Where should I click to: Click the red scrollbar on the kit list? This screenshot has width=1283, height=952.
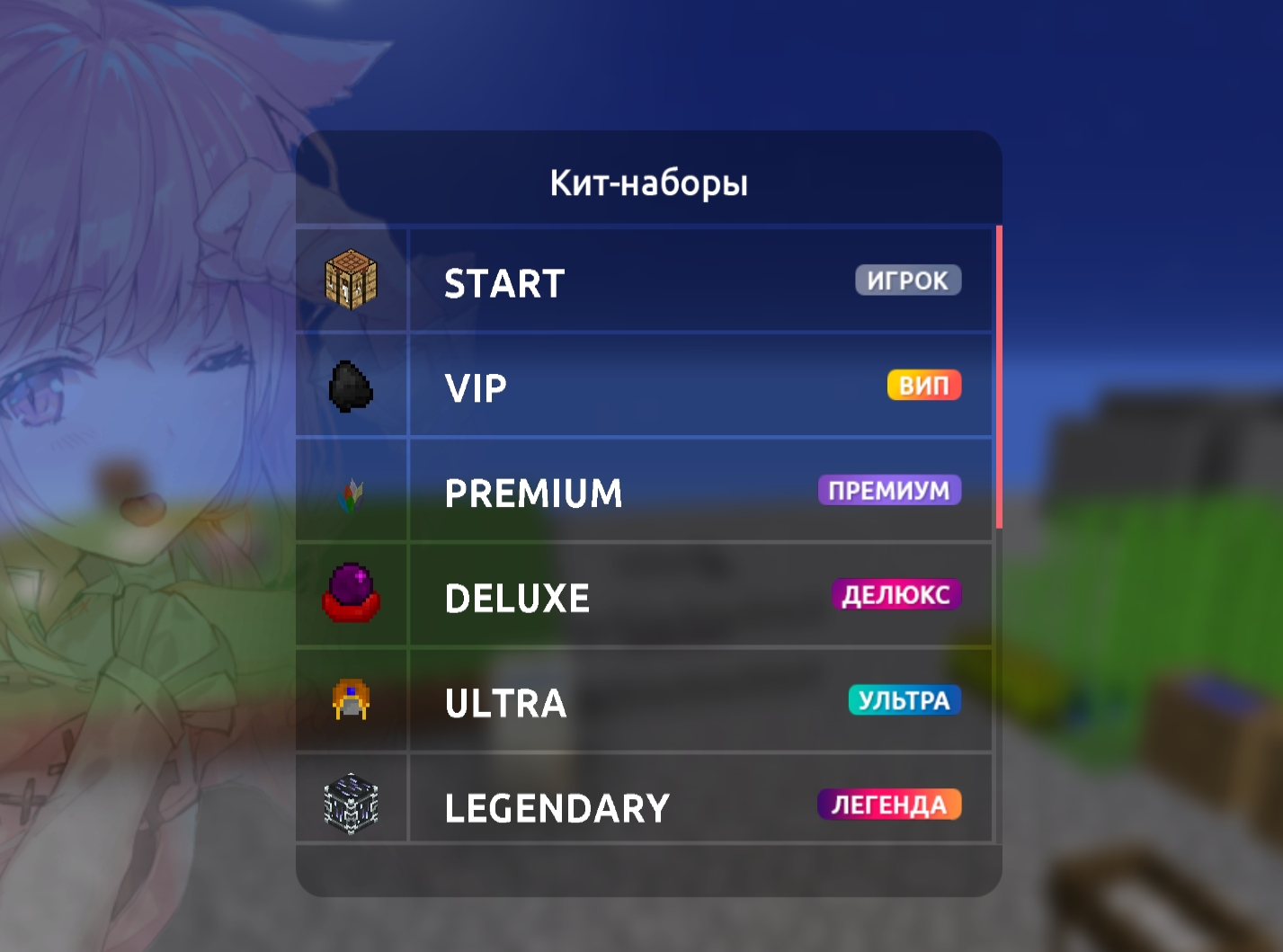pos(999,378)
